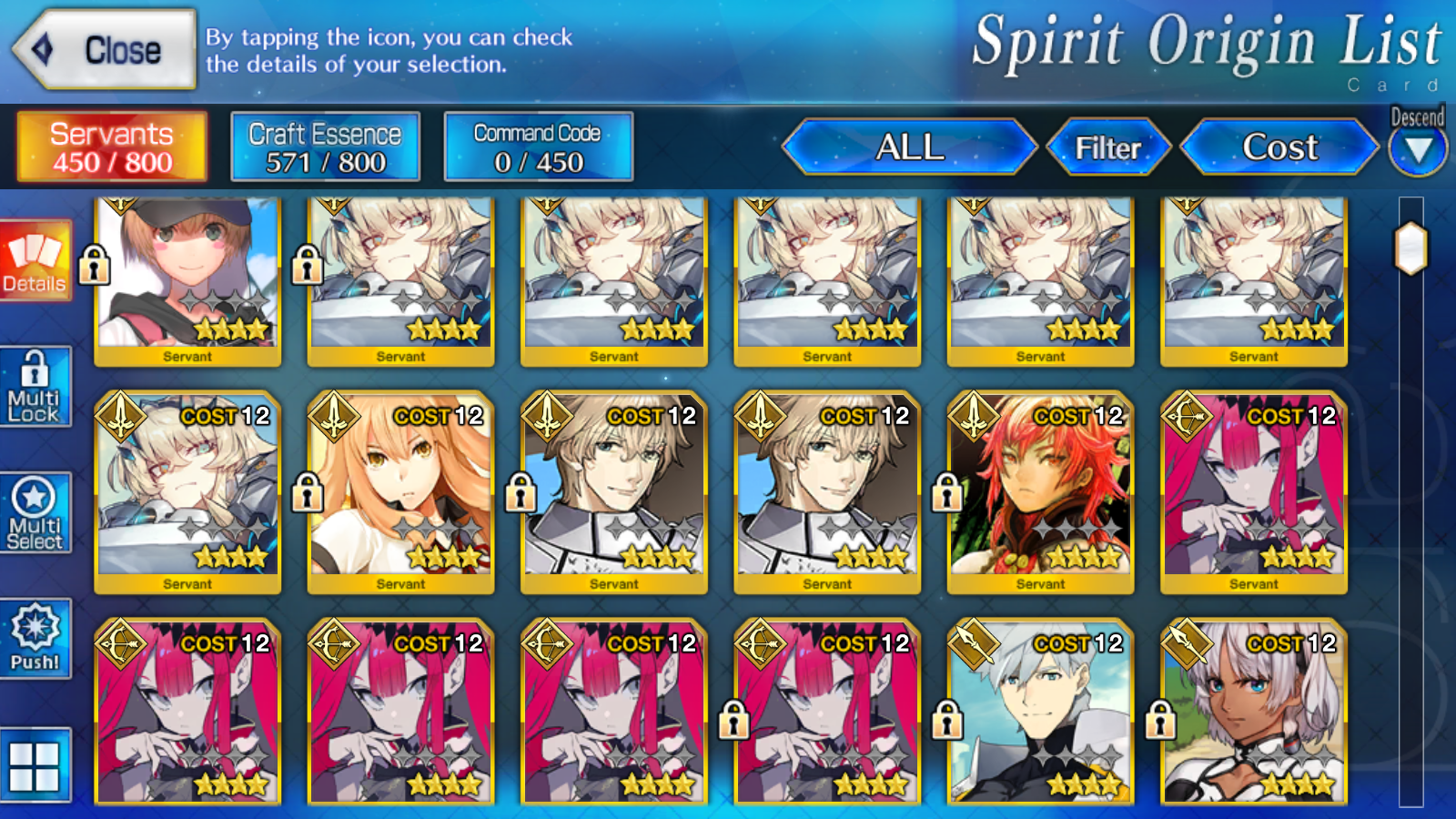Screen dimensions: 1456x819
Task: Click the scrollbar handle on the list
Action: click(1411, 248)
